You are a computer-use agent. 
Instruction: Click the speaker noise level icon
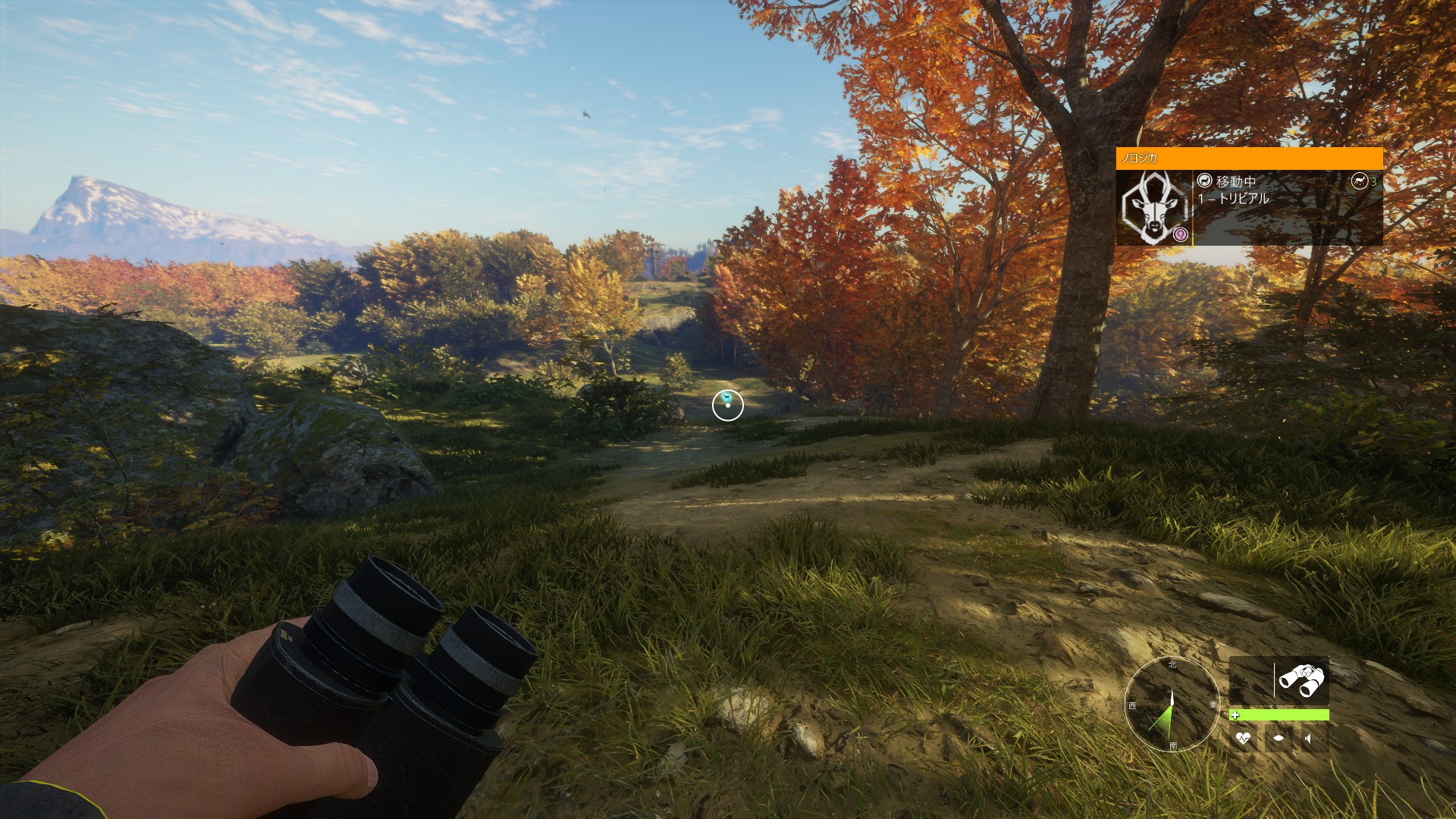[x=1309, y=738]
